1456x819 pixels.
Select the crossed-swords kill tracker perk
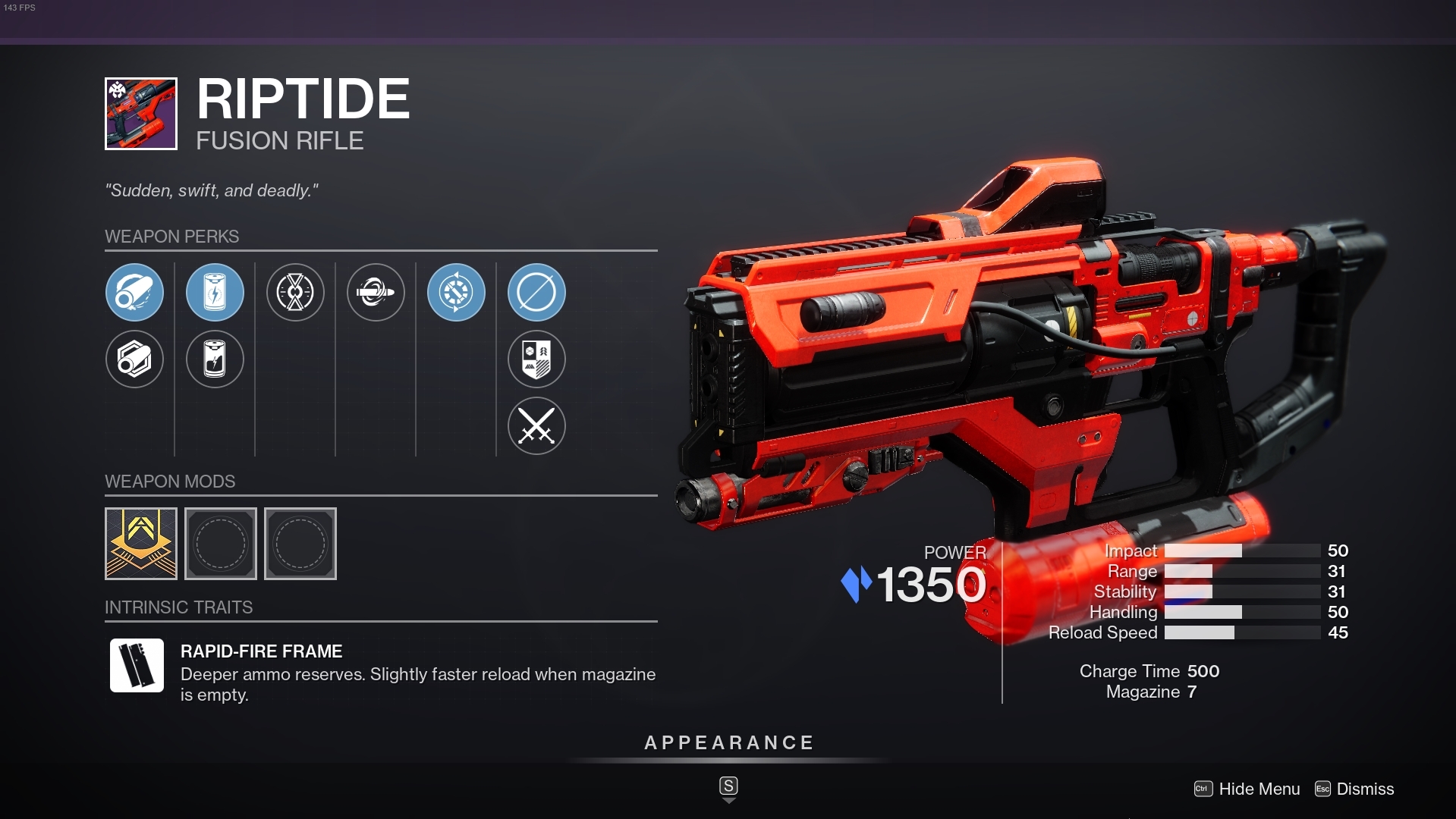536,426
